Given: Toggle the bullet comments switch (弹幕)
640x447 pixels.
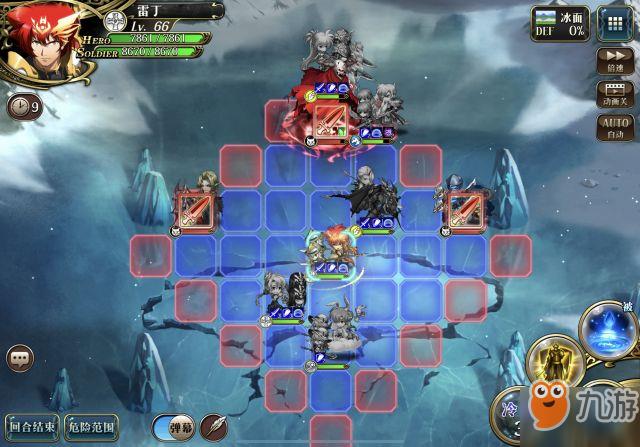Looking at the screenshot, I should tap(174, 425).
